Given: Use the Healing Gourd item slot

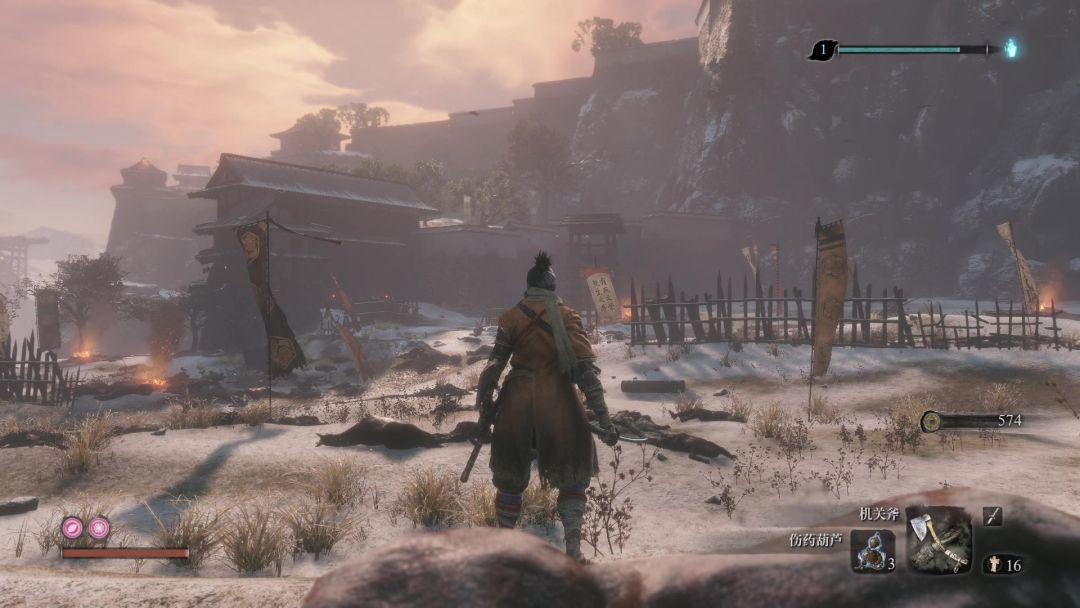Looking at the screenshot, I should 872,552.
